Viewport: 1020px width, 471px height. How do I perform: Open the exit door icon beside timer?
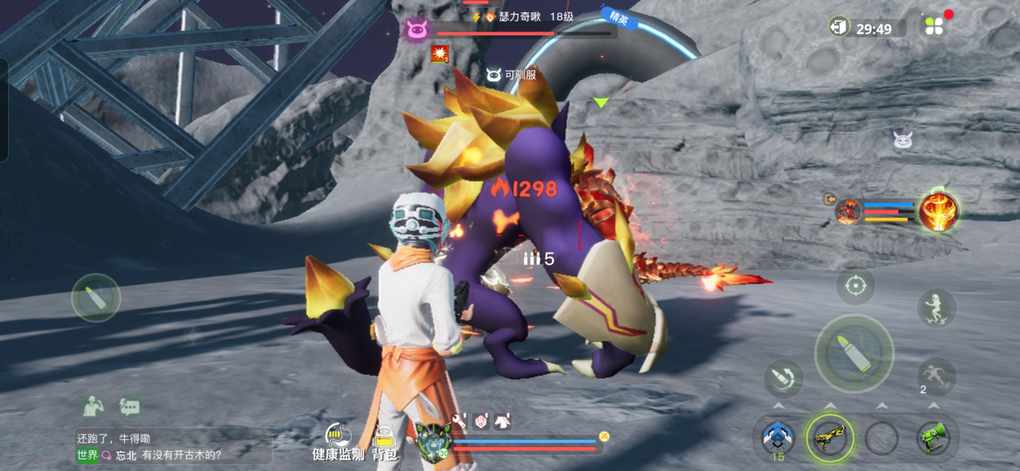coord(838,27)
